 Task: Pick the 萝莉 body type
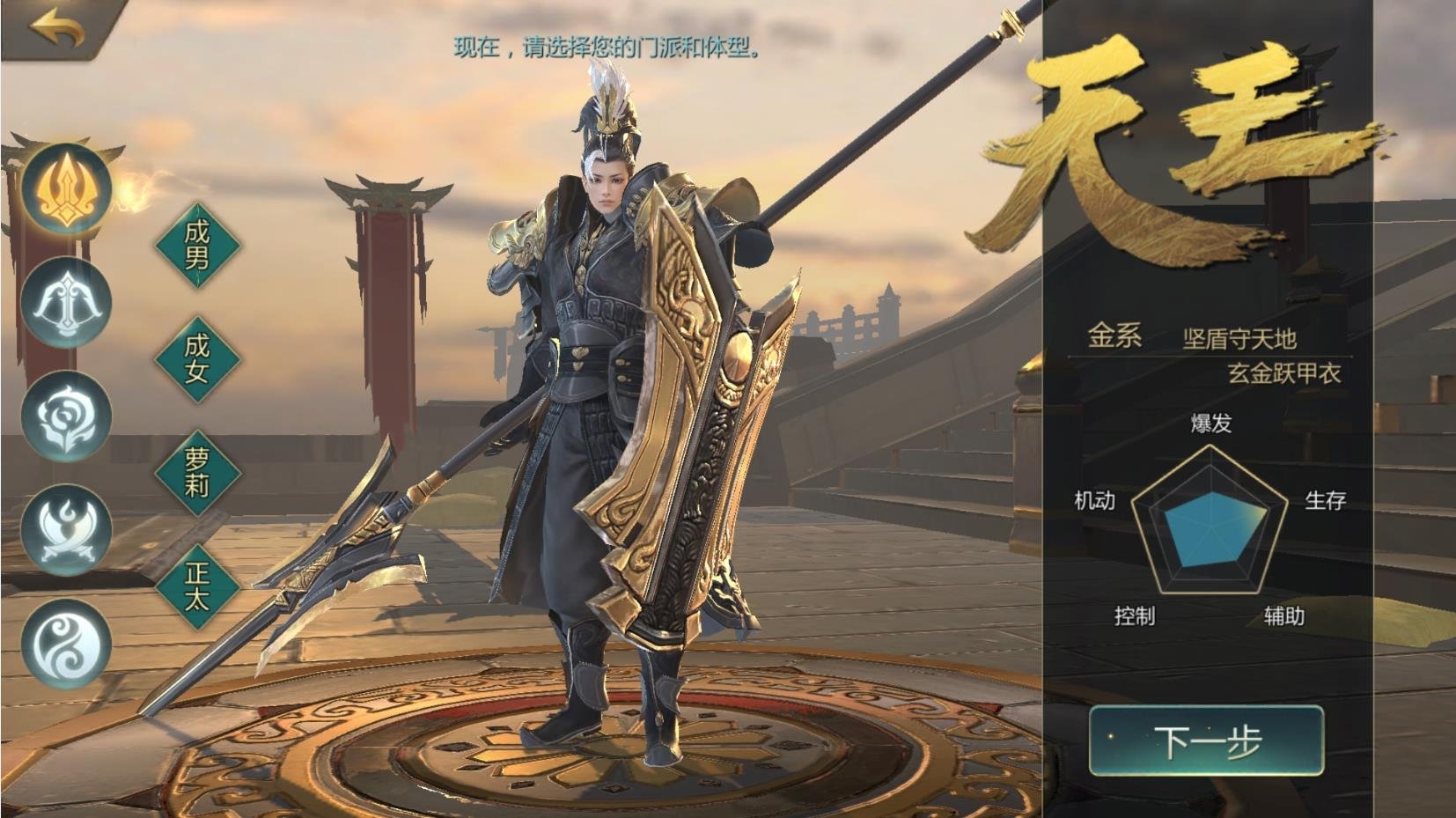pyautogui.click(x=197, y=472)
